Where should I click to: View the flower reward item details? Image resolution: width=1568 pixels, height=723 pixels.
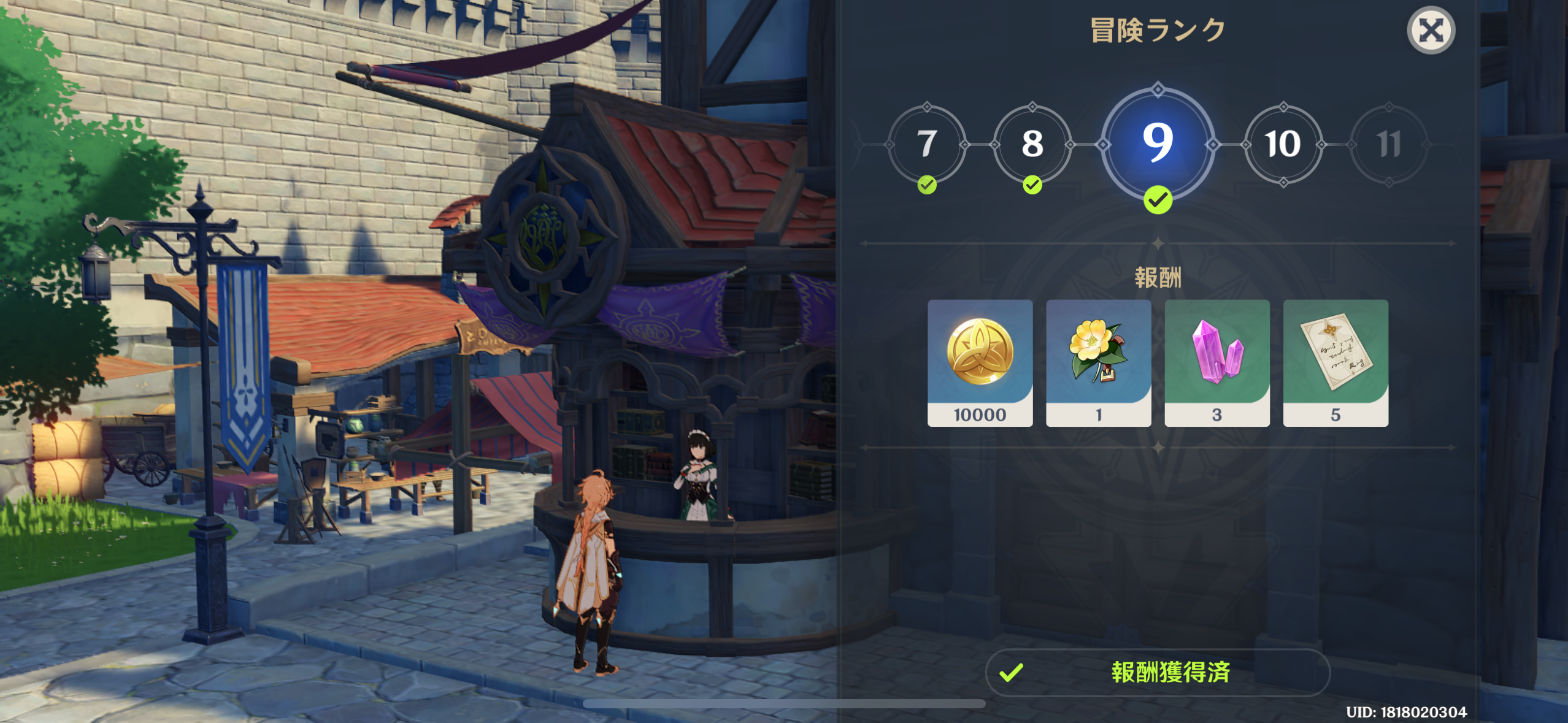coord(1099,362)
